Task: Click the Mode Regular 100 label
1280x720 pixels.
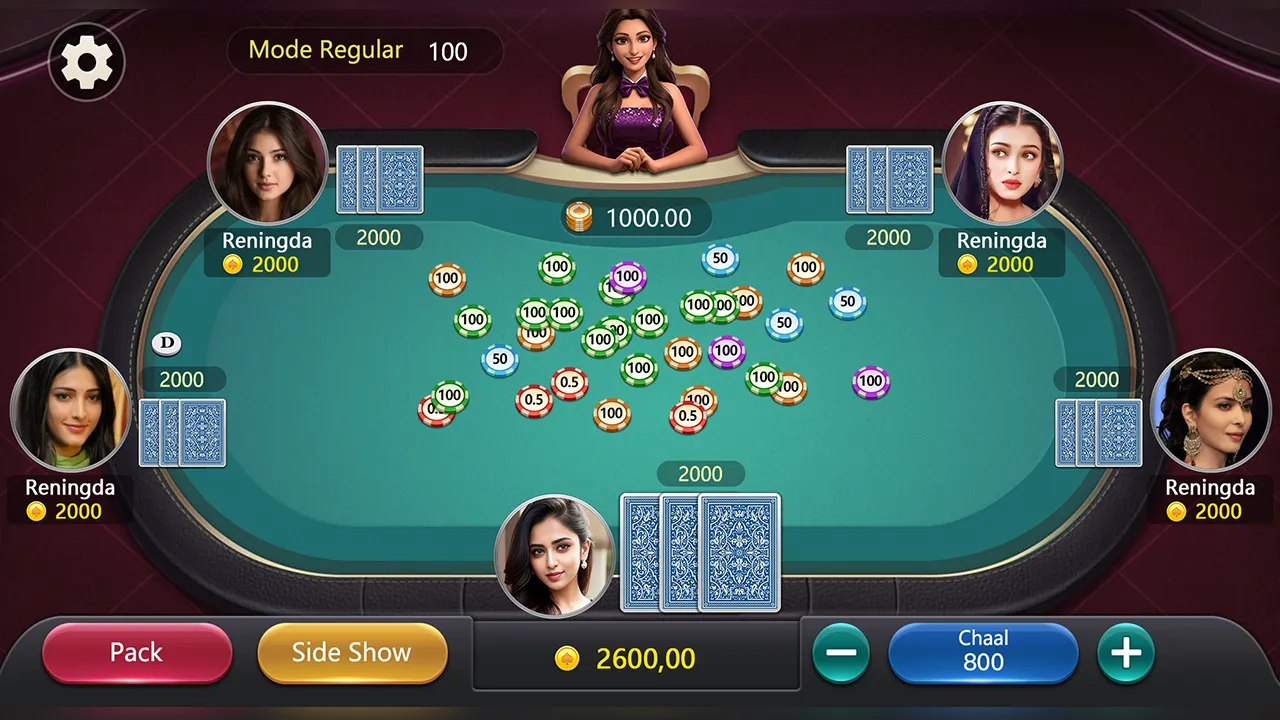Action: pyautogui.click(x=364, y=50)
